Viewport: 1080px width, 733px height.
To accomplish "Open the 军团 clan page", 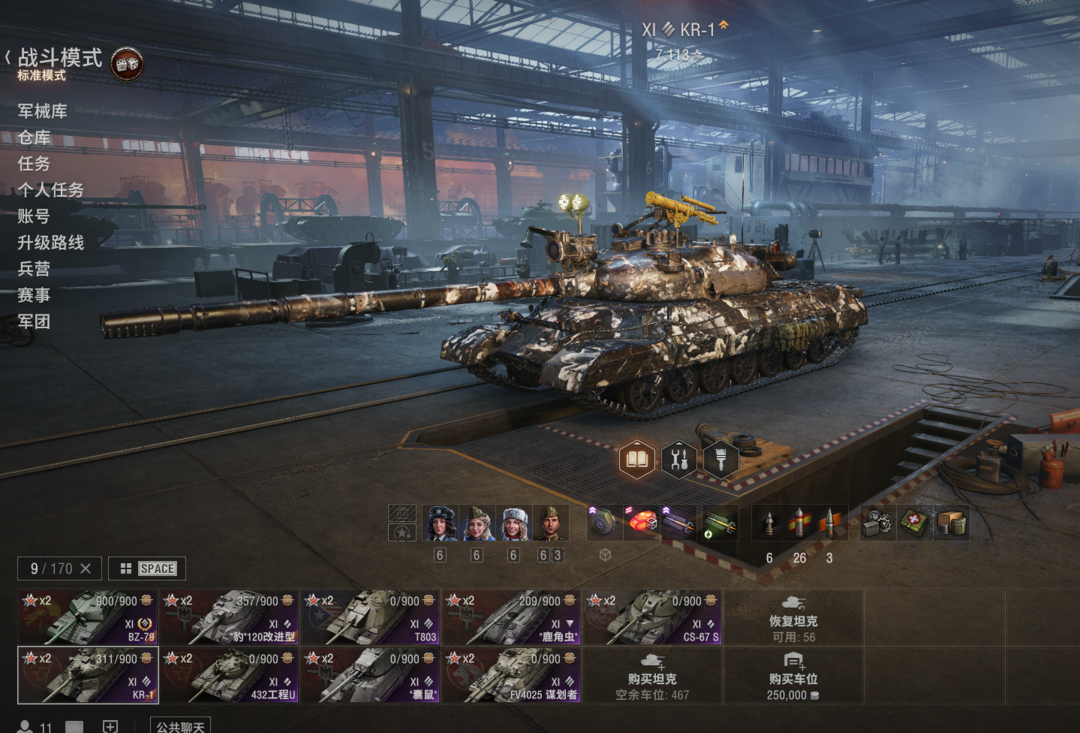I will [x=34, y=321].
